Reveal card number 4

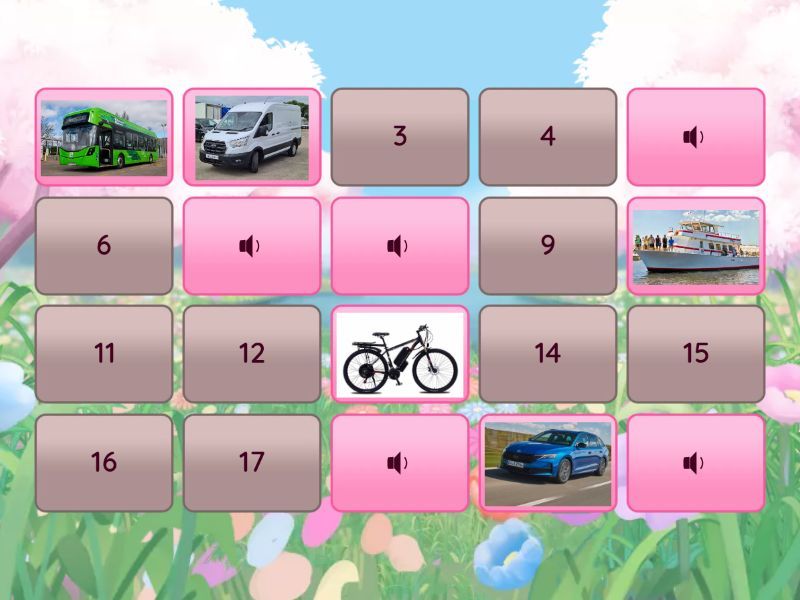click(x=548, y=137)
